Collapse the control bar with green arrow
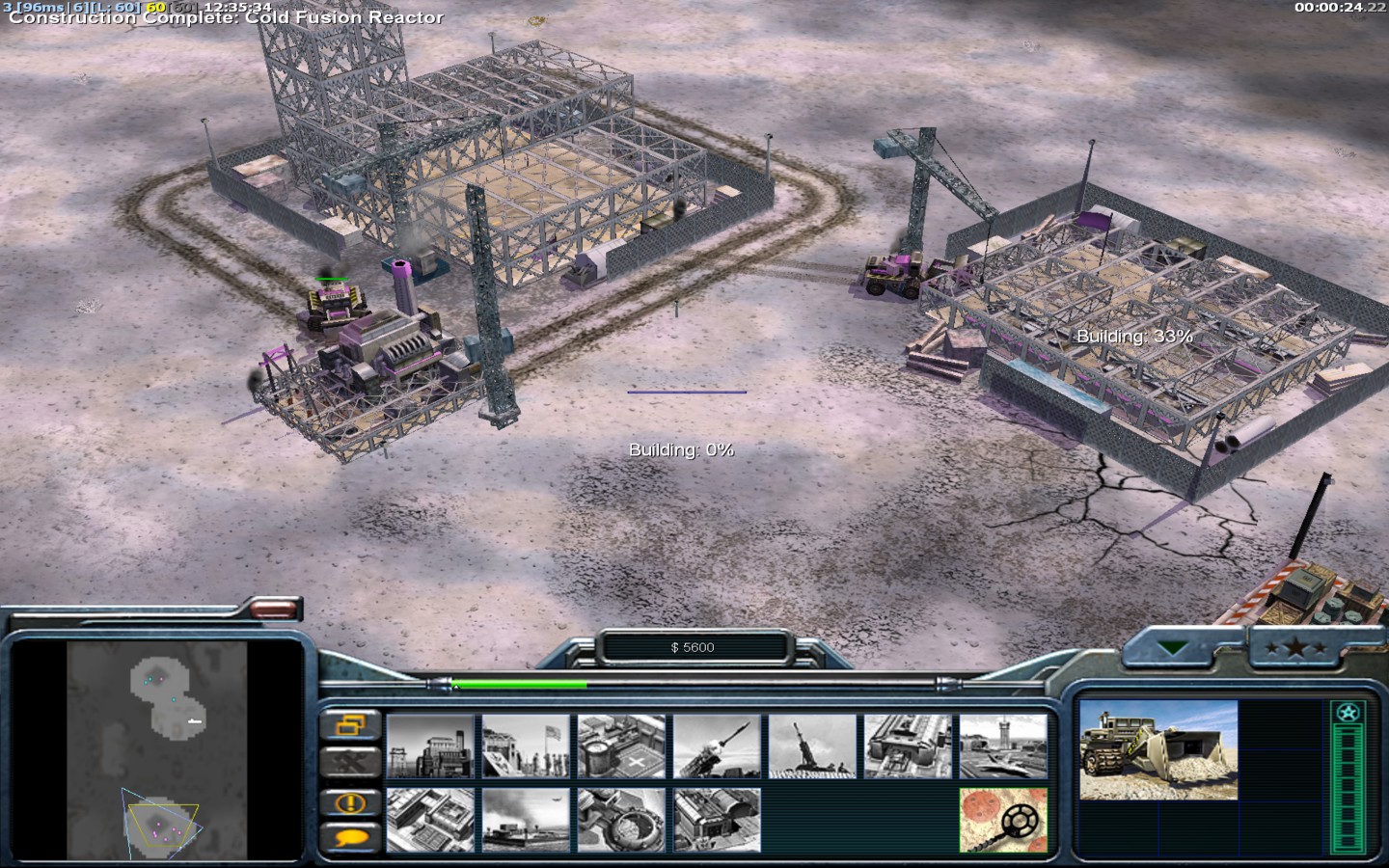The image size is (1389, 868). tap(1174, 648)
